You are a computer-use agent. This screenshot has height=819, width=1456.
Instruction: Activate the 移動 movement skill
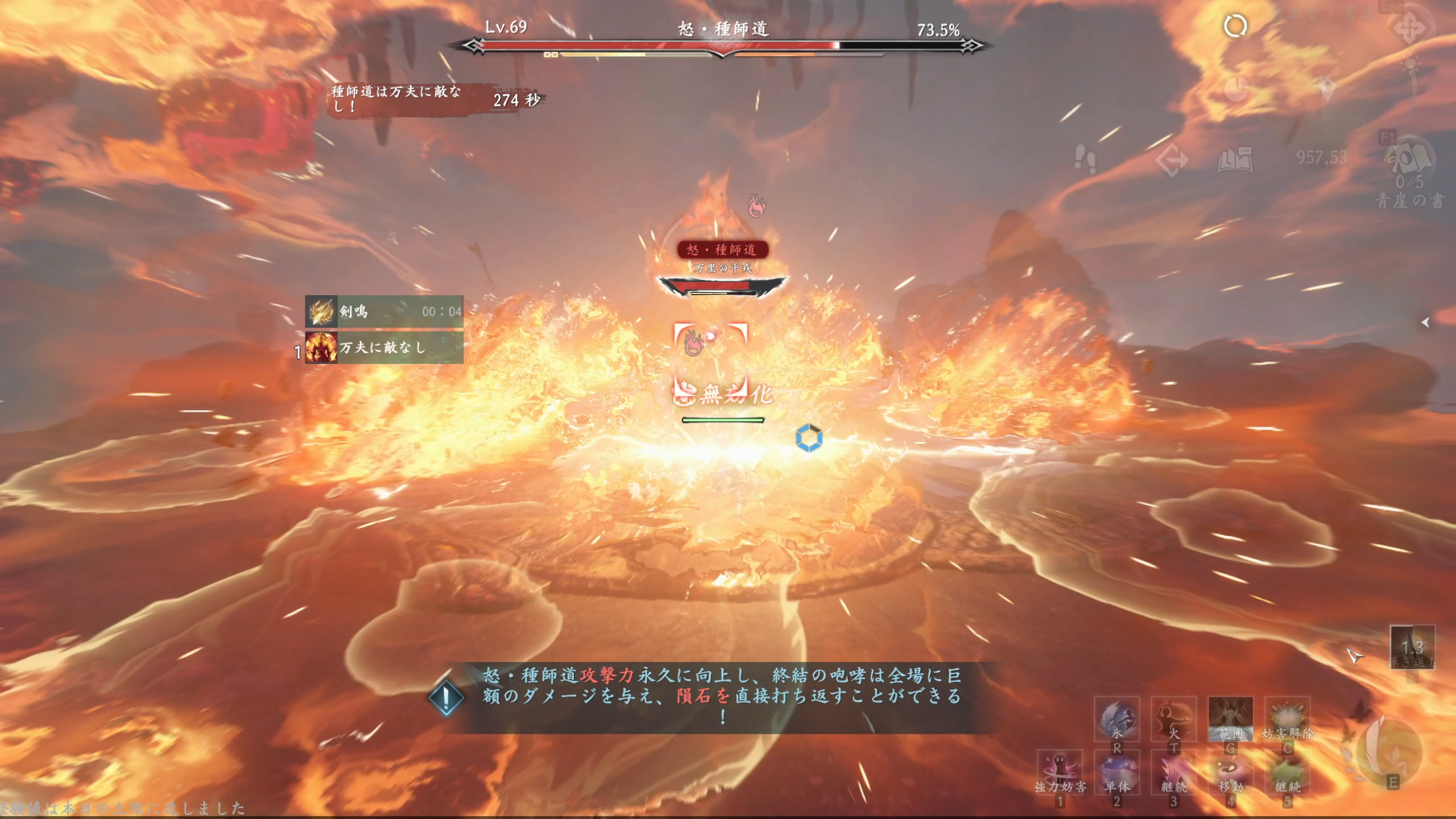pyautogui.click(x=1230, y=772)
